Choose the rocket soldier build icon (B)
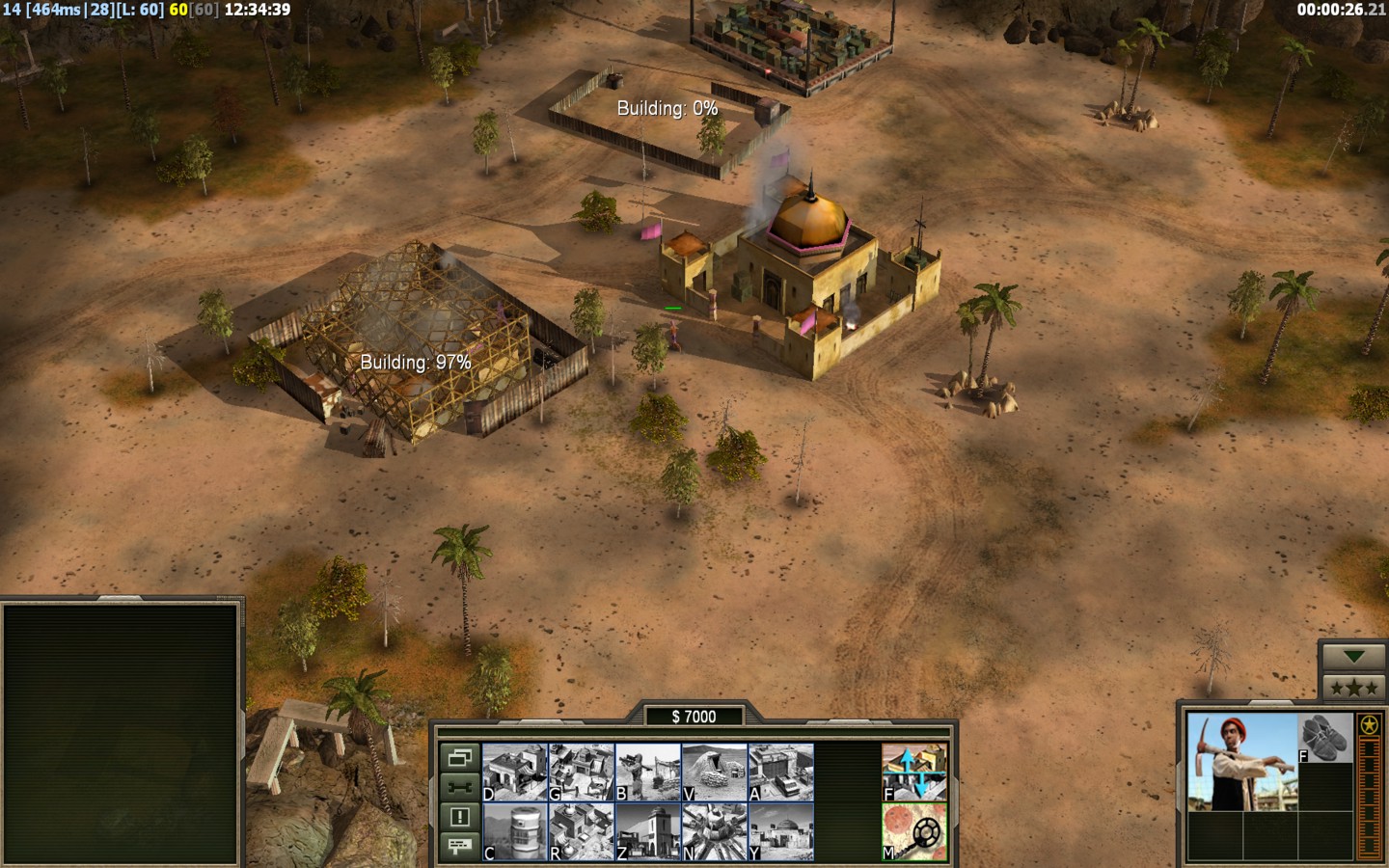This screenshot has height=868, width=1389. click(x=648, y=772)
